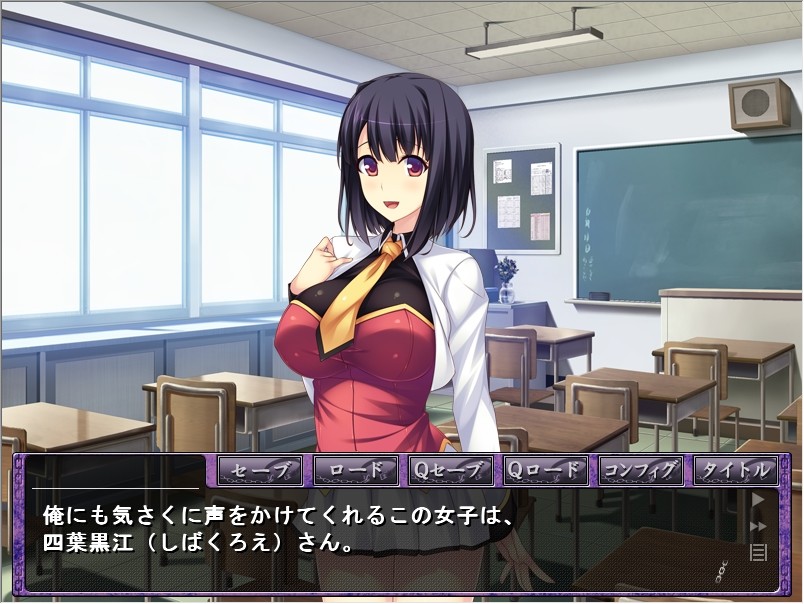
Task: Activate skip with the double-triangle icon
Action: click(758, 526)
